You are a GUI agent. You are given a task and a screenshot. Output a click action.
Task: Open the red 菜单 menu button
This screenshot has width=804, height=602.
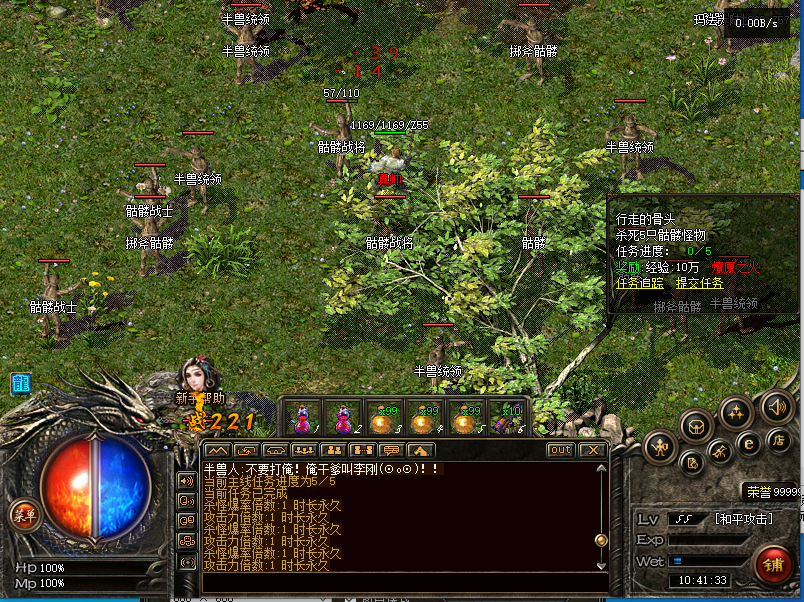click(22, 515)
